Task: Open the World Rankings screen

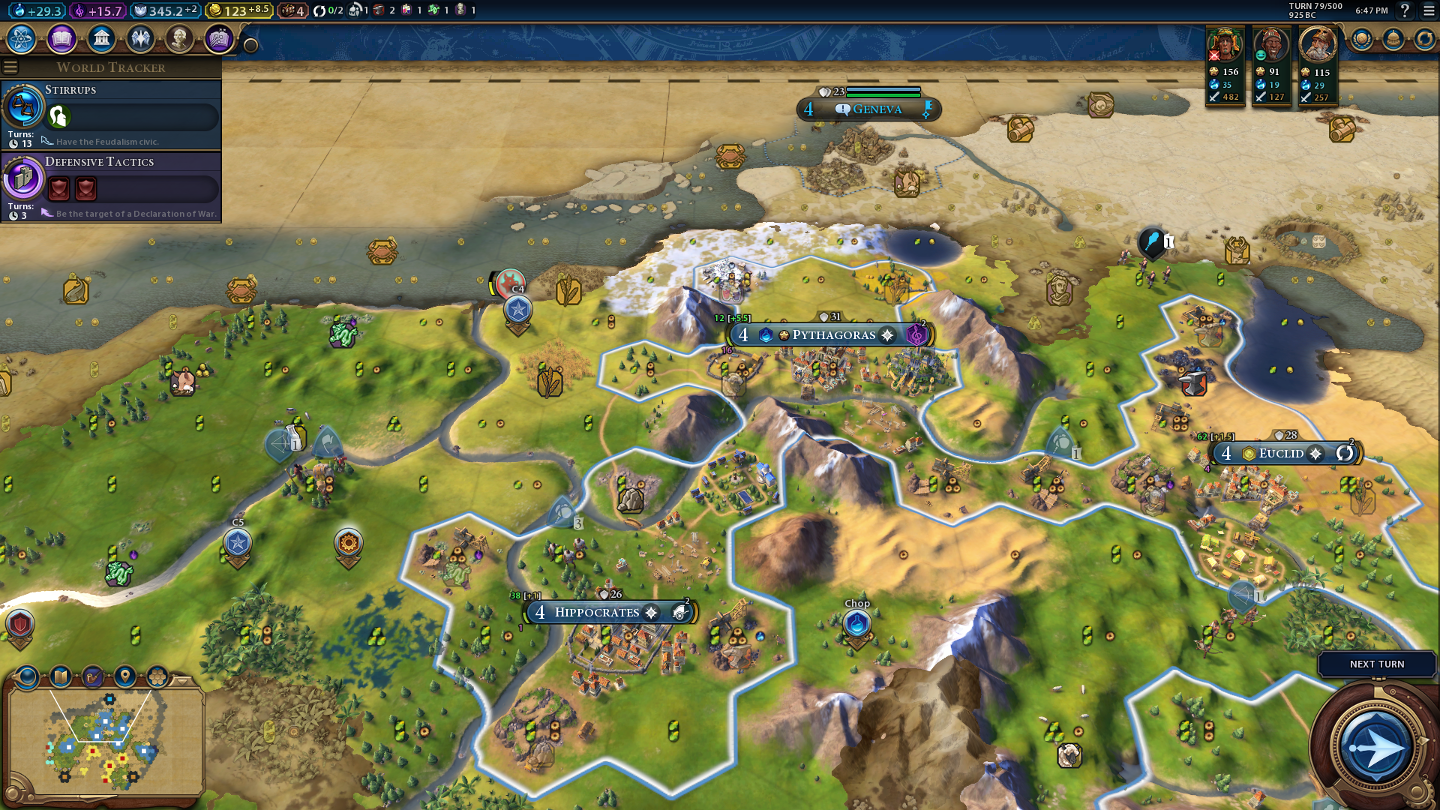Action: pyautogui.click(x=1362, y=39)
